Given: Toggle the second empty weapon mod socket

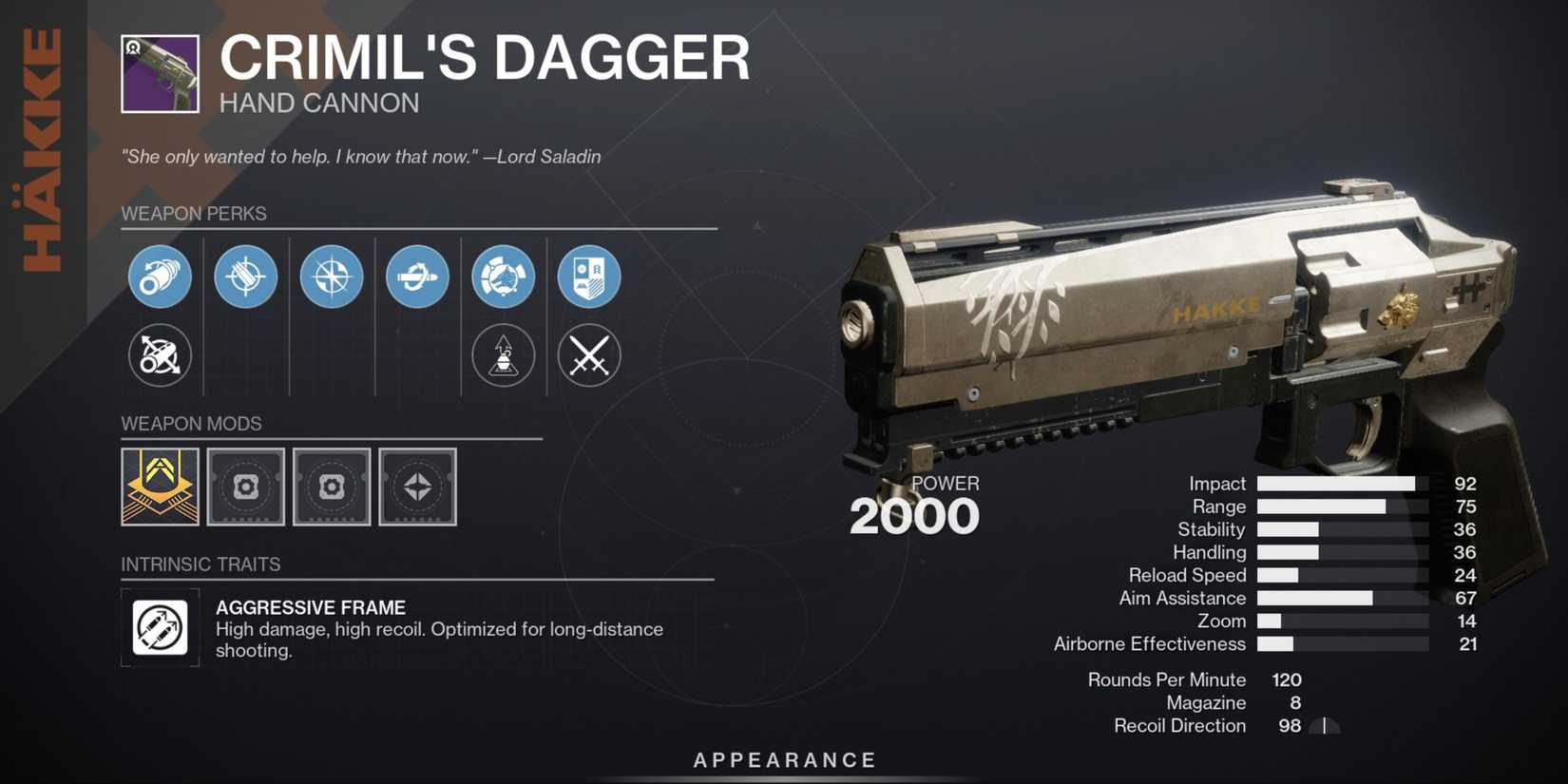Looking at the screenshot, I should pos(332,487).
